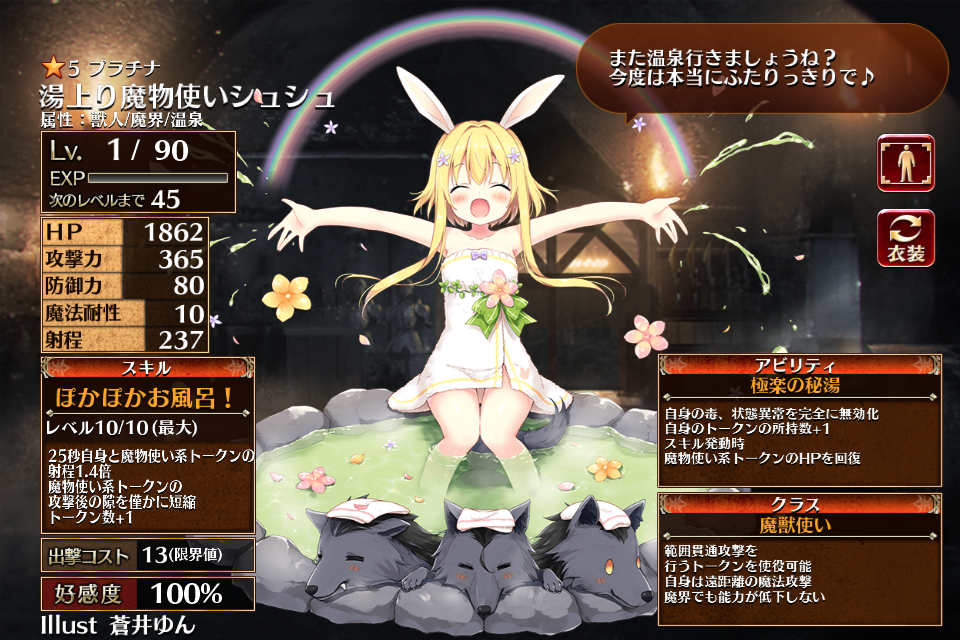Switch outfit with the 衣装 button
The height and width of the screenshot is (640, 960).
click(x=906, y=239)
